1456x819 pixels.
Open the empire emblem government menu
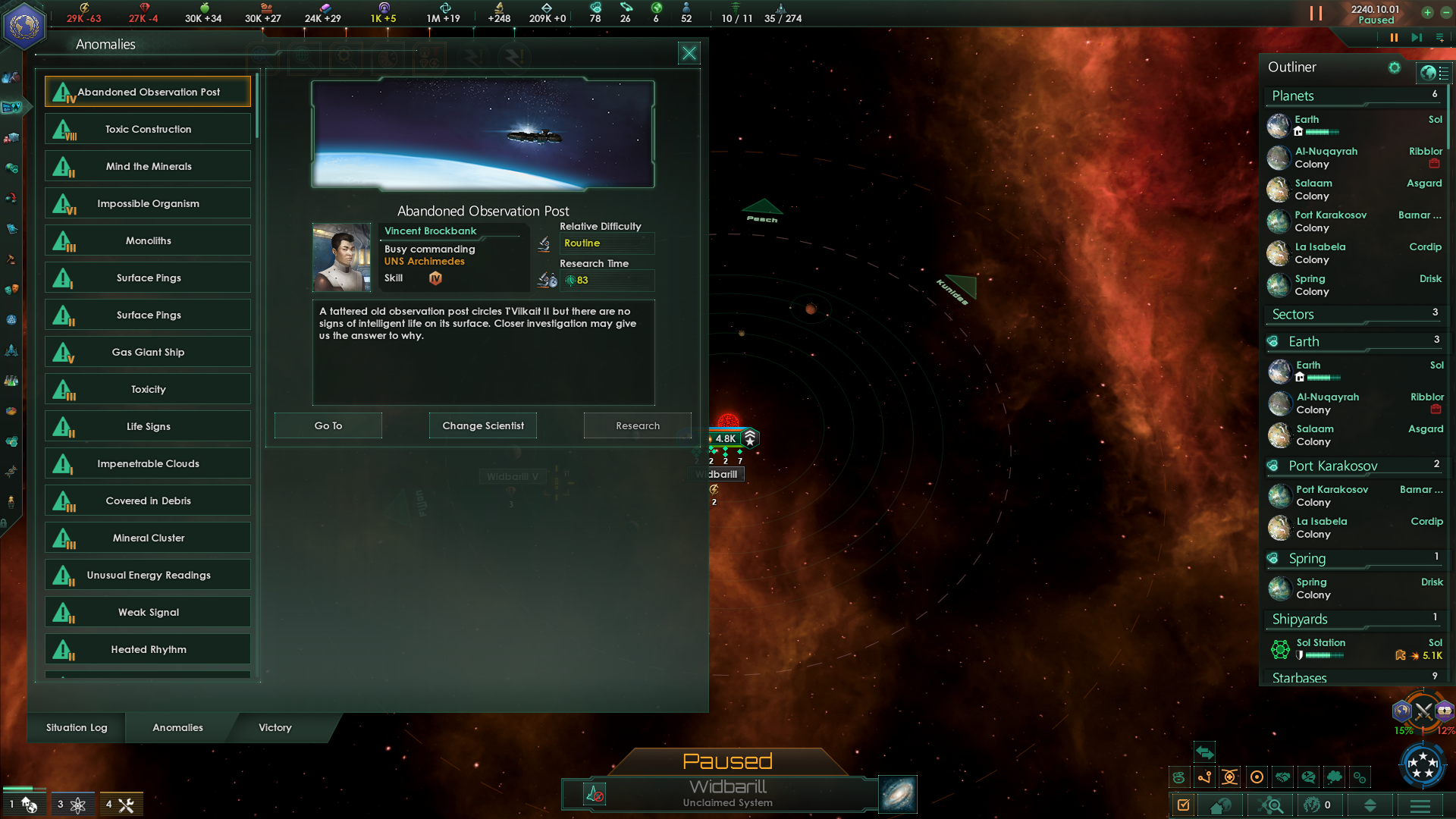pyautogui.click(x=24, y=26)
